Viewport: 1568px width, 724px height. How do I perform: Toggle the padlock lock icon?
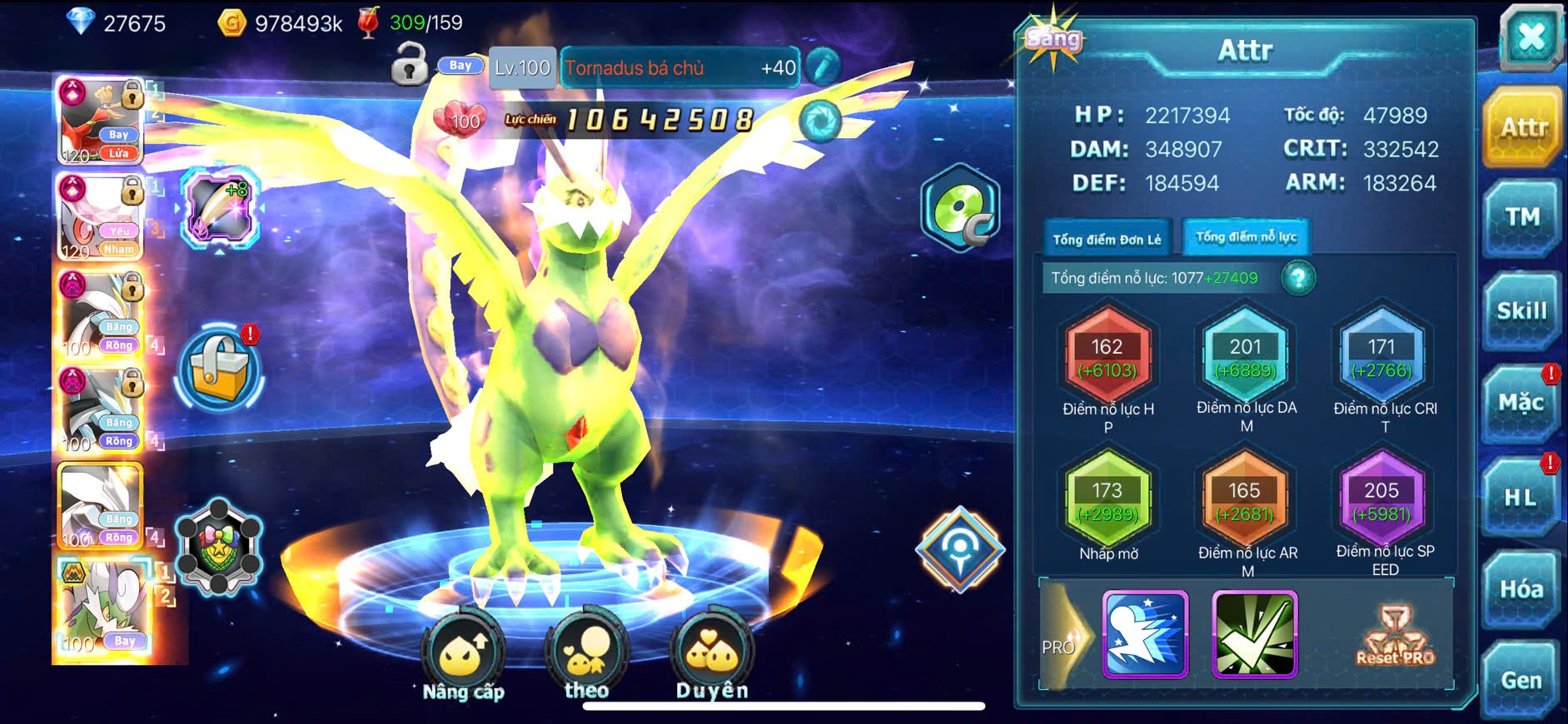409,66
